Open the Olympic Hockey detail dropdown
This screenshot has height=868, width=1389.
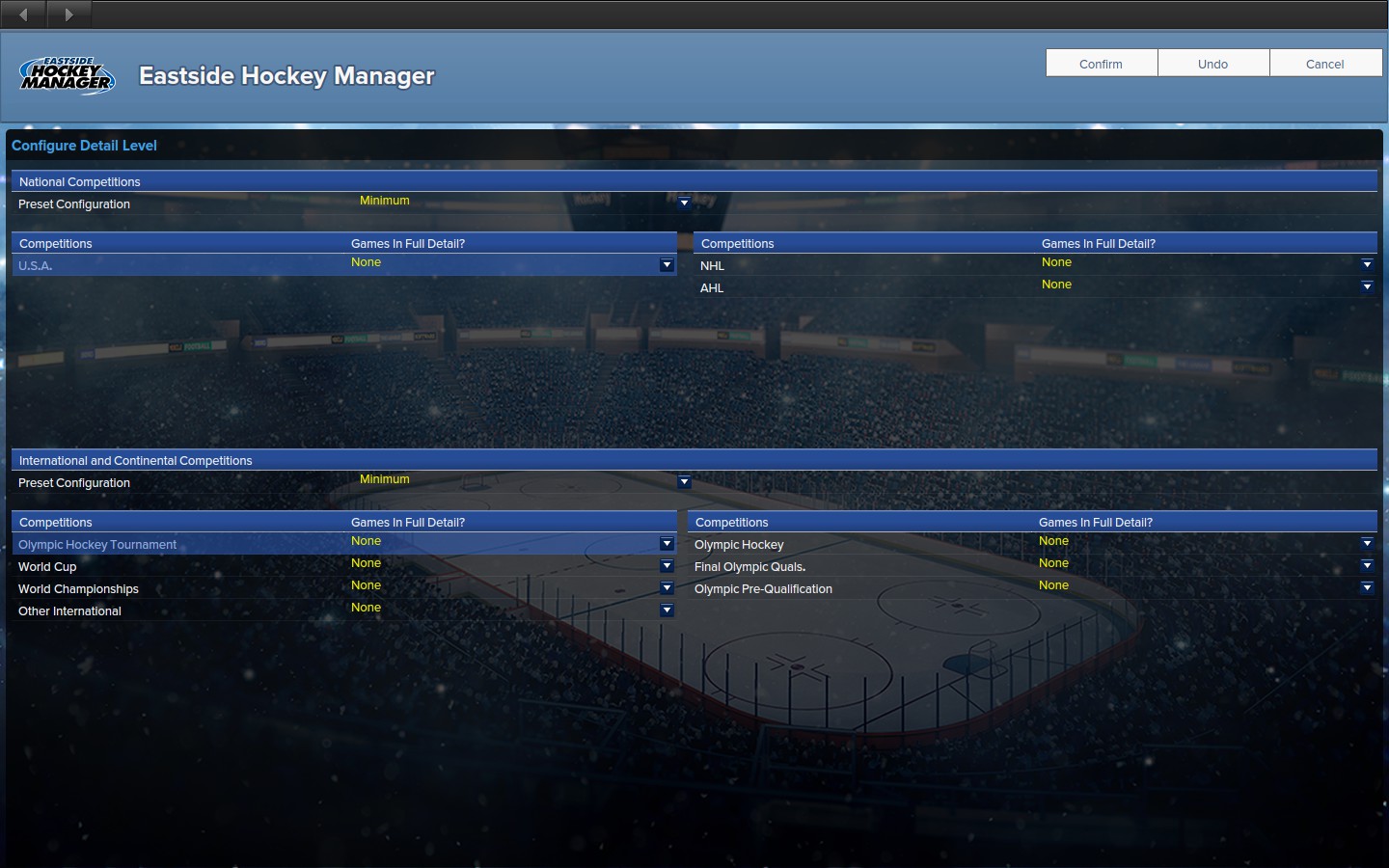pos(1367,543)
